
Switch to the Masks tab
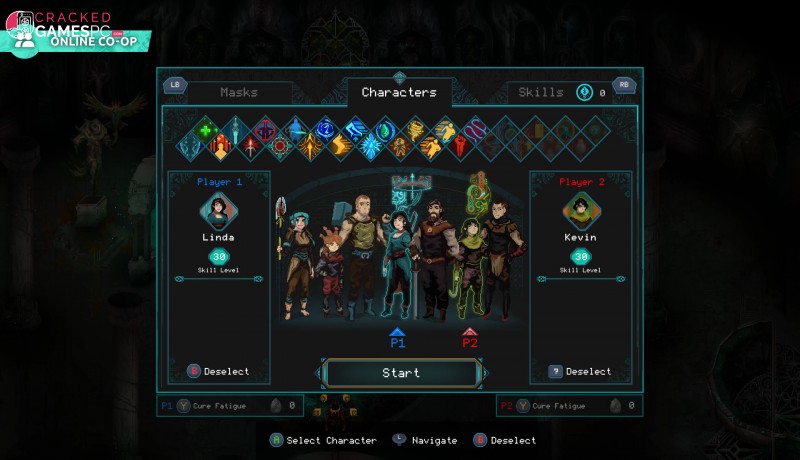[239, 93]
